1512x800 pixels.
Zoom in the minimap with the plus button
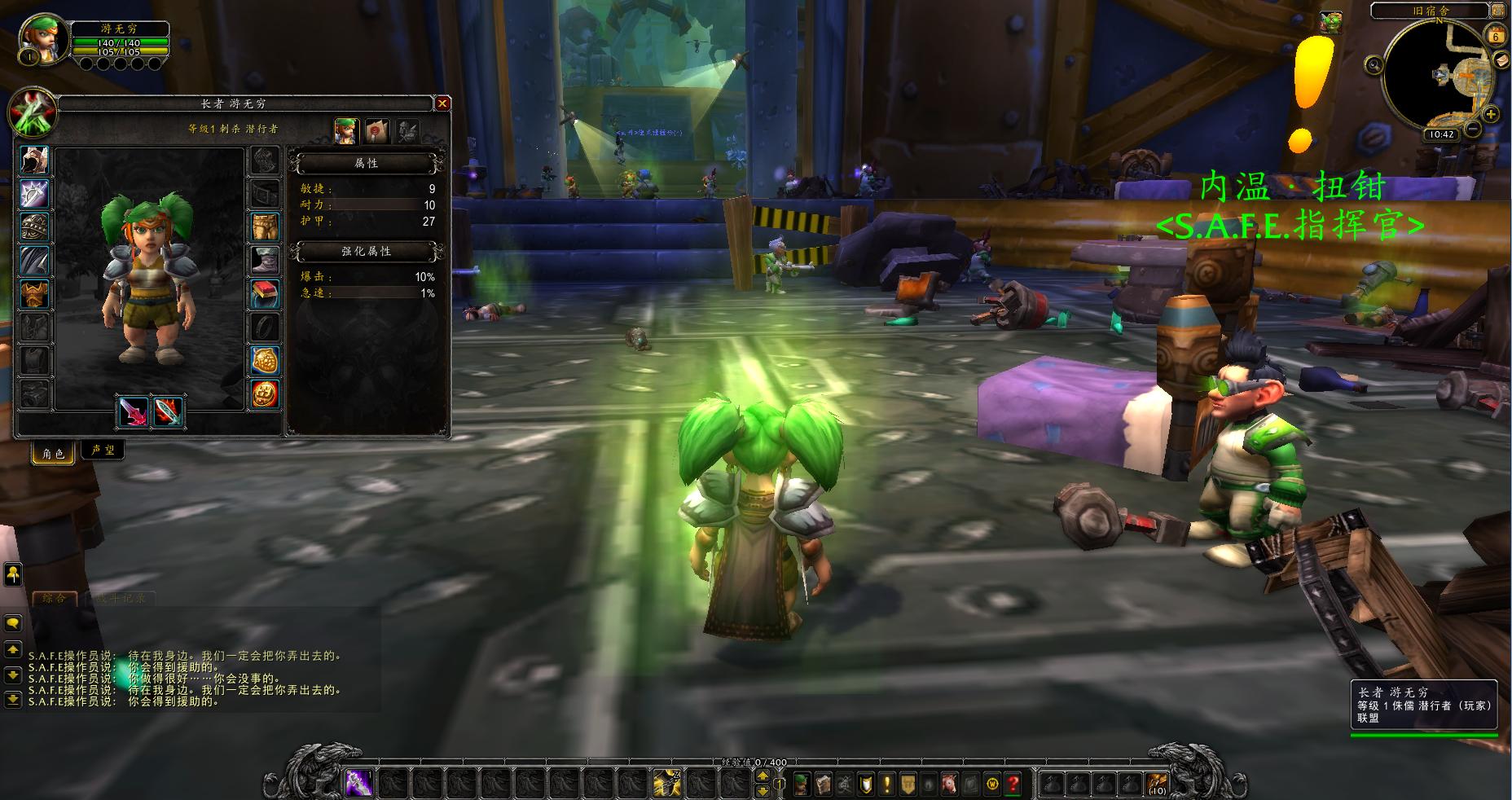1491,114
